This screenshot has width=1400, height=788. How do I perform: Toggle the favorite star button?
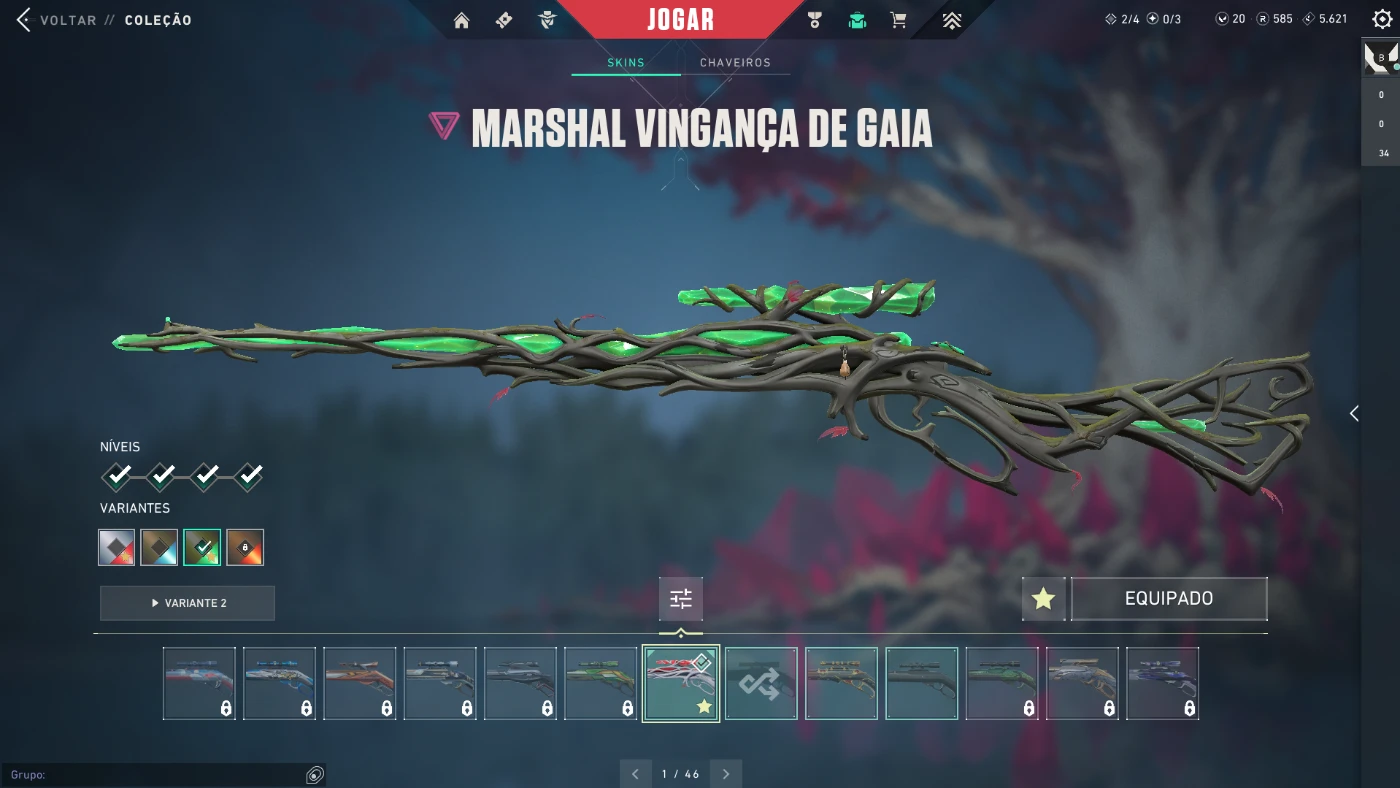click(x=1043, y=599)
